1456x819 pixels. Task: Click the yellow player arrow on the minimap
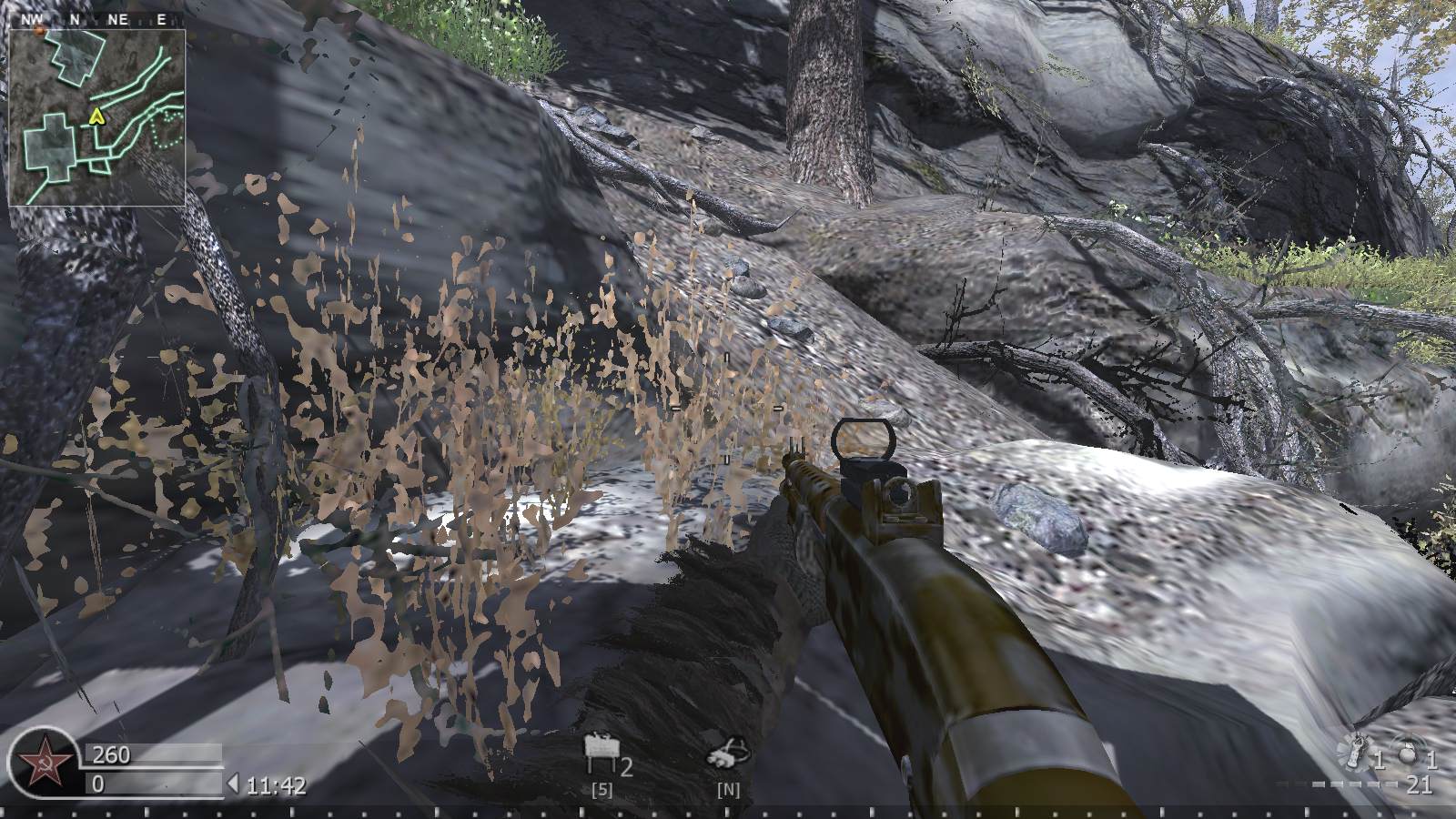(x=96, y=116)
